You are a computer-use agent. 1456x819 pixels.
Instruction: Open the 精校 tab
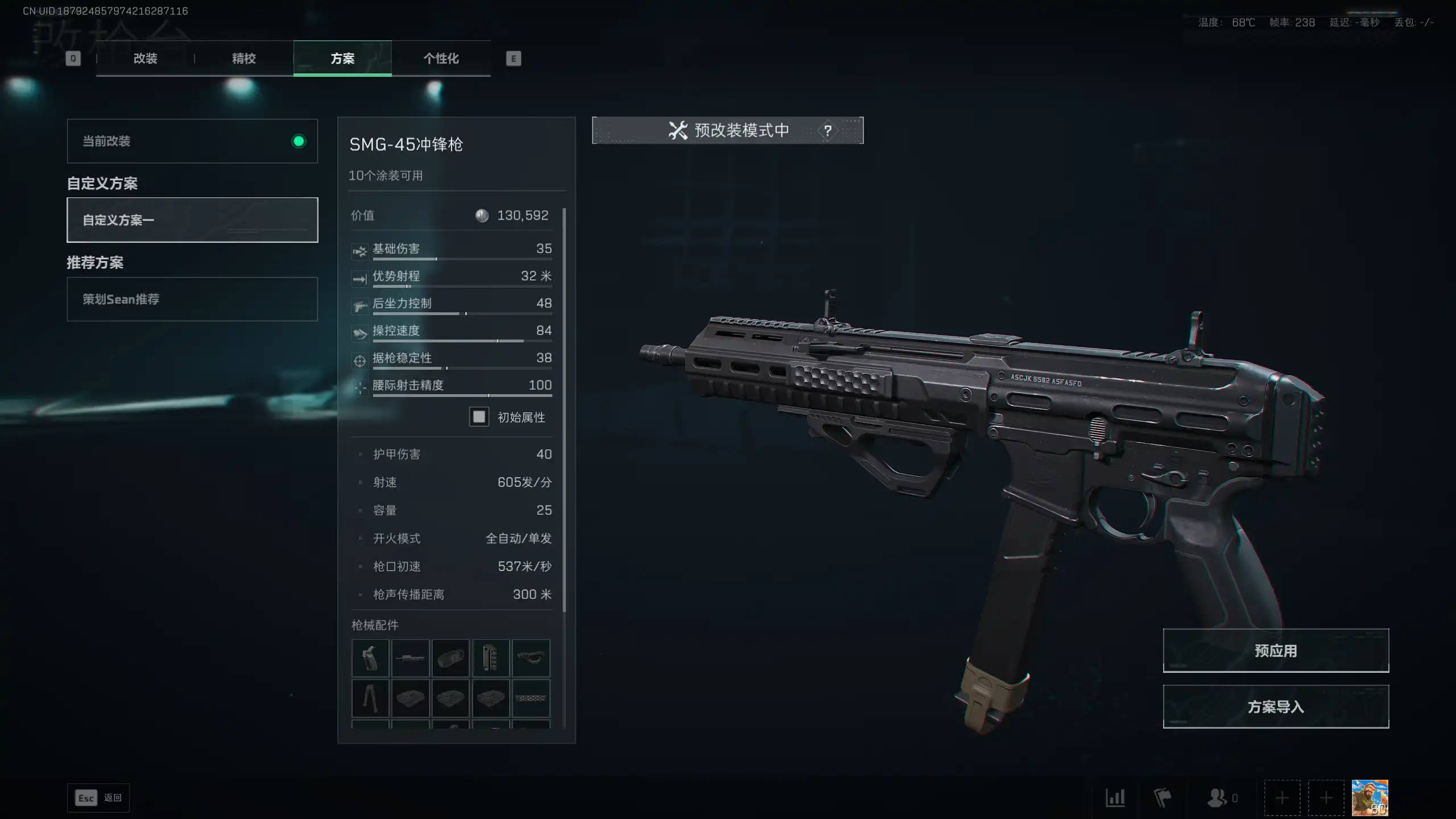point(243,58)
